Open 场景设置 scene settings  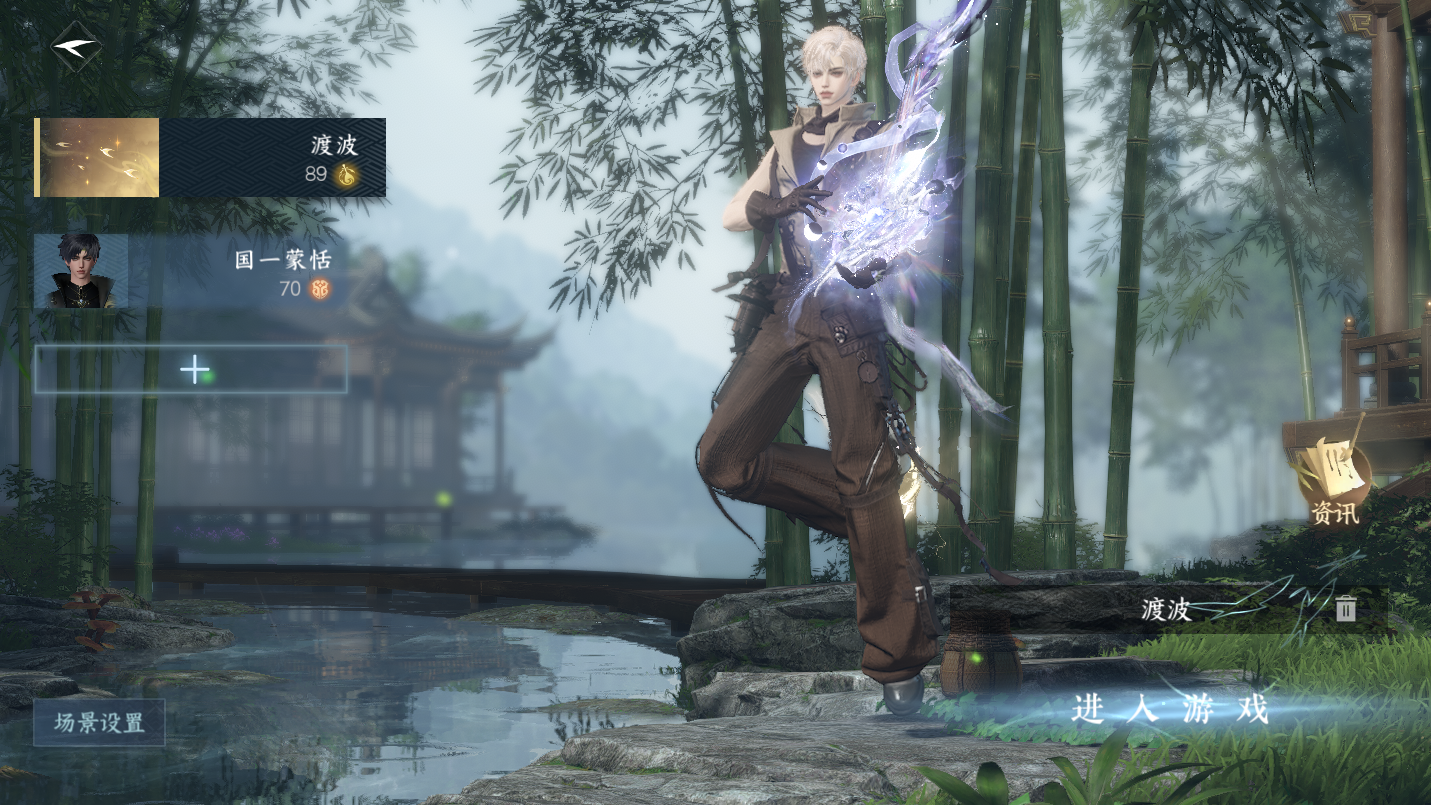(x=99, y=722)
